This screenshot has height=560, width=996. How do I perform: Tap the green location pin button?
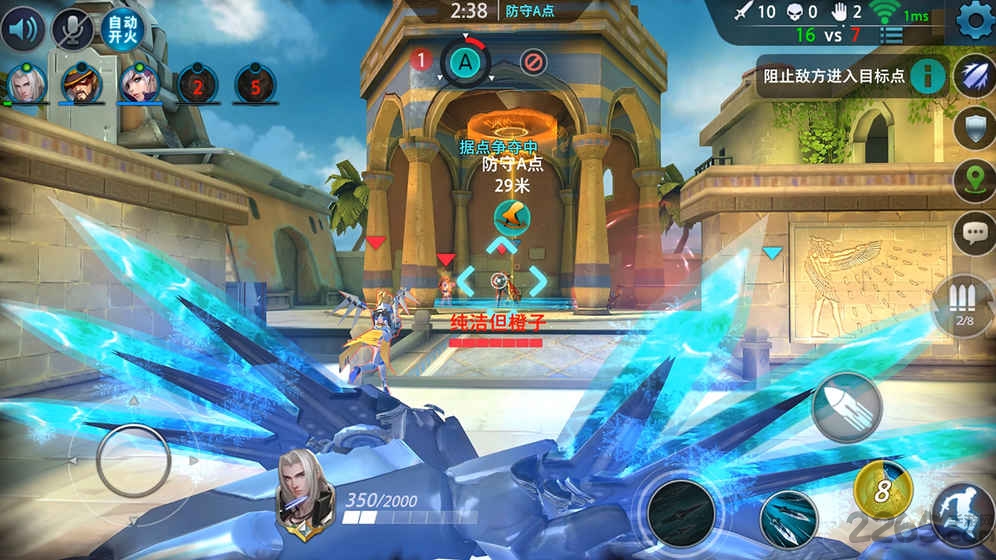point(973,180)
